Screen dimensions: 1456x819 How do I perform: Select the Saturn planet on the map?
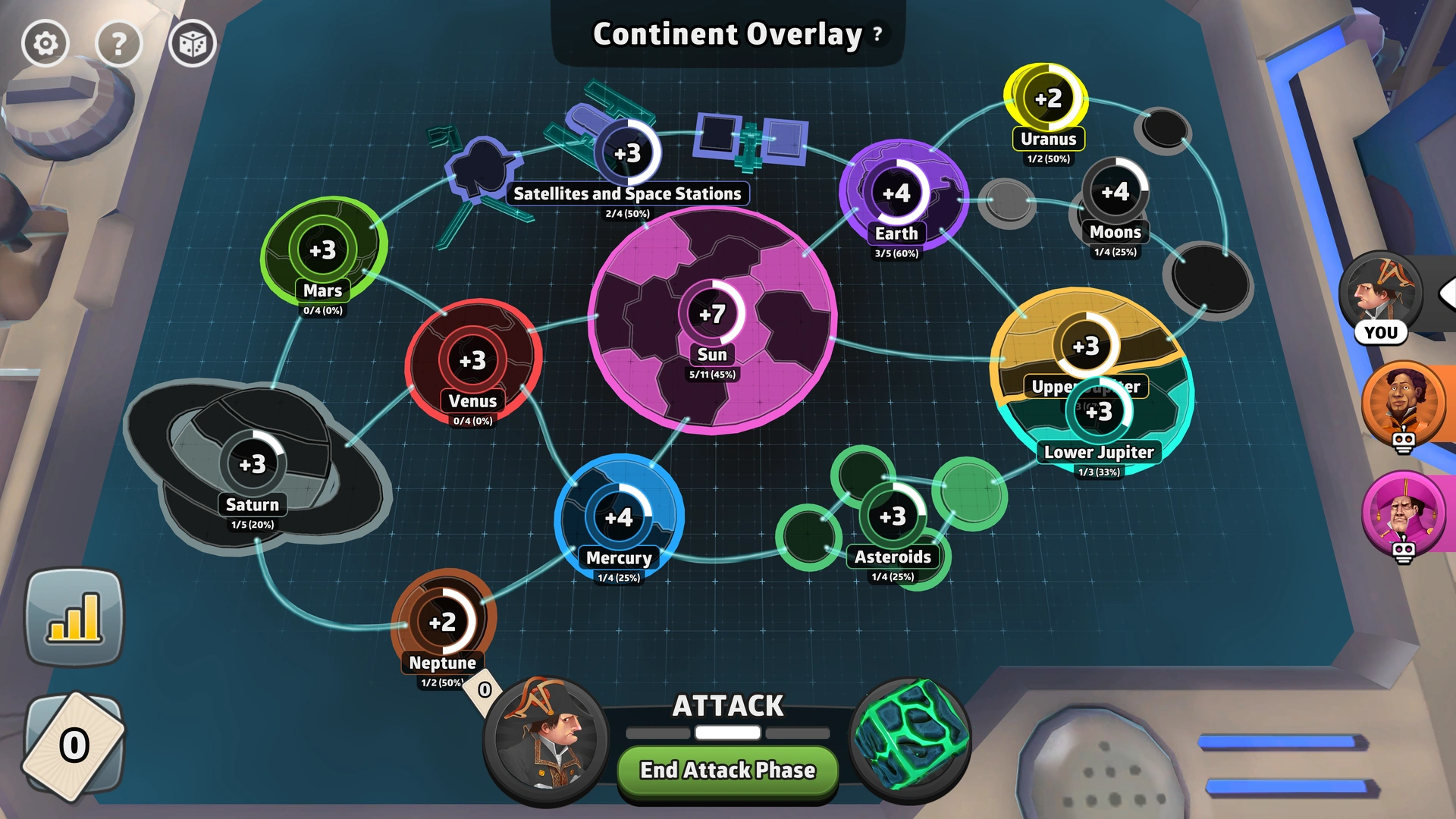[x=253, y=465]
